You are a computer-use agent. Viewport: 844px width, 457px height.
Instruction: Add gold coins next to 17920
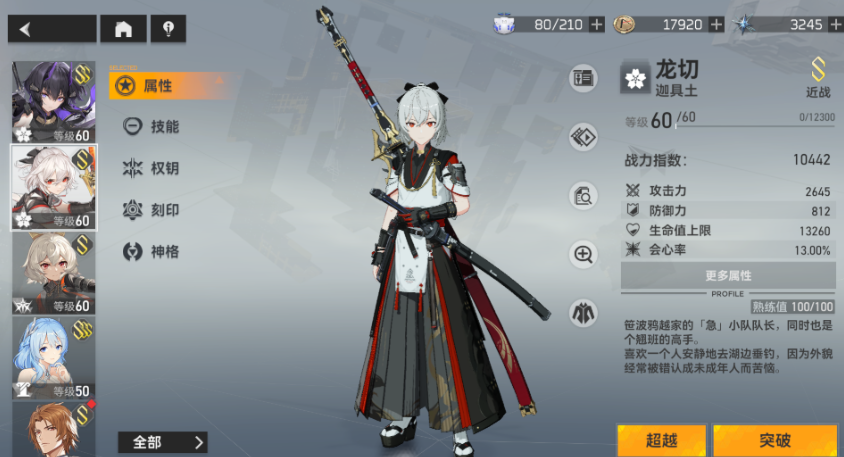716,24
